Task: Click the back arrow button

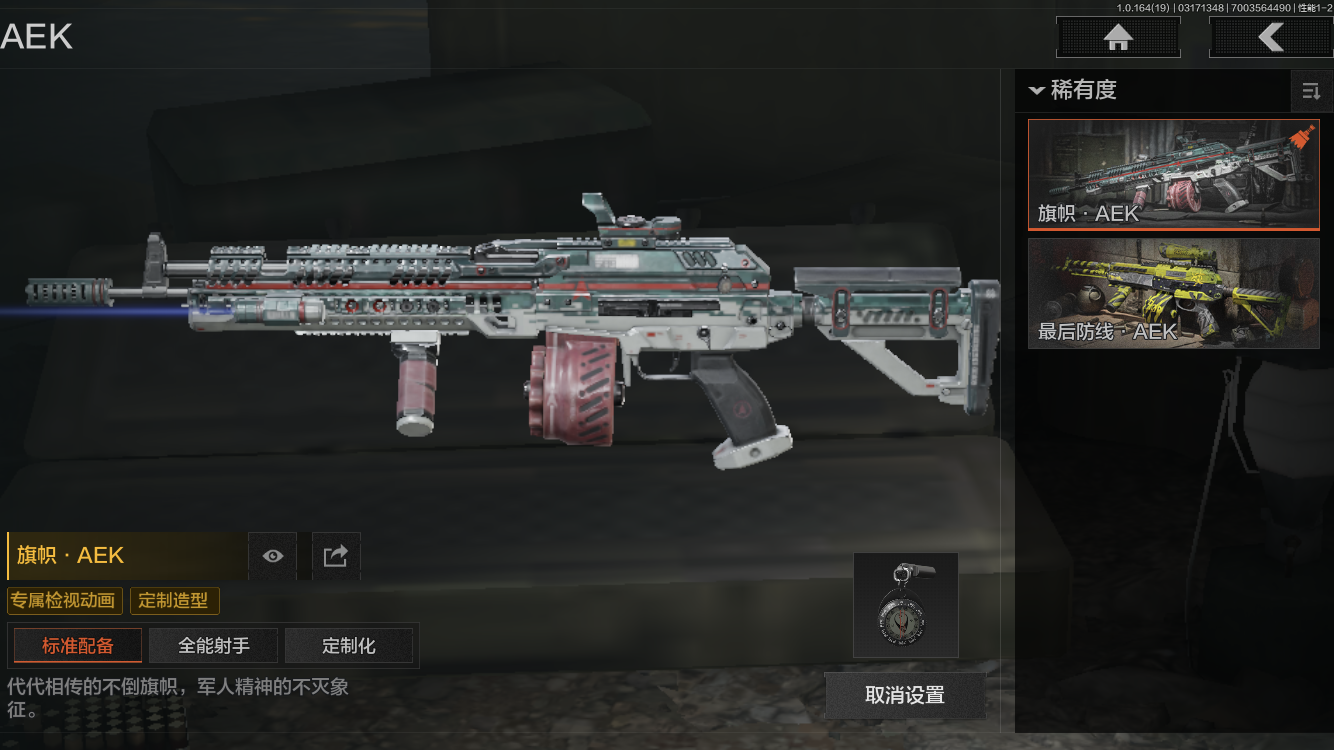Action: pyautogui.click(x=1270, y=38)
